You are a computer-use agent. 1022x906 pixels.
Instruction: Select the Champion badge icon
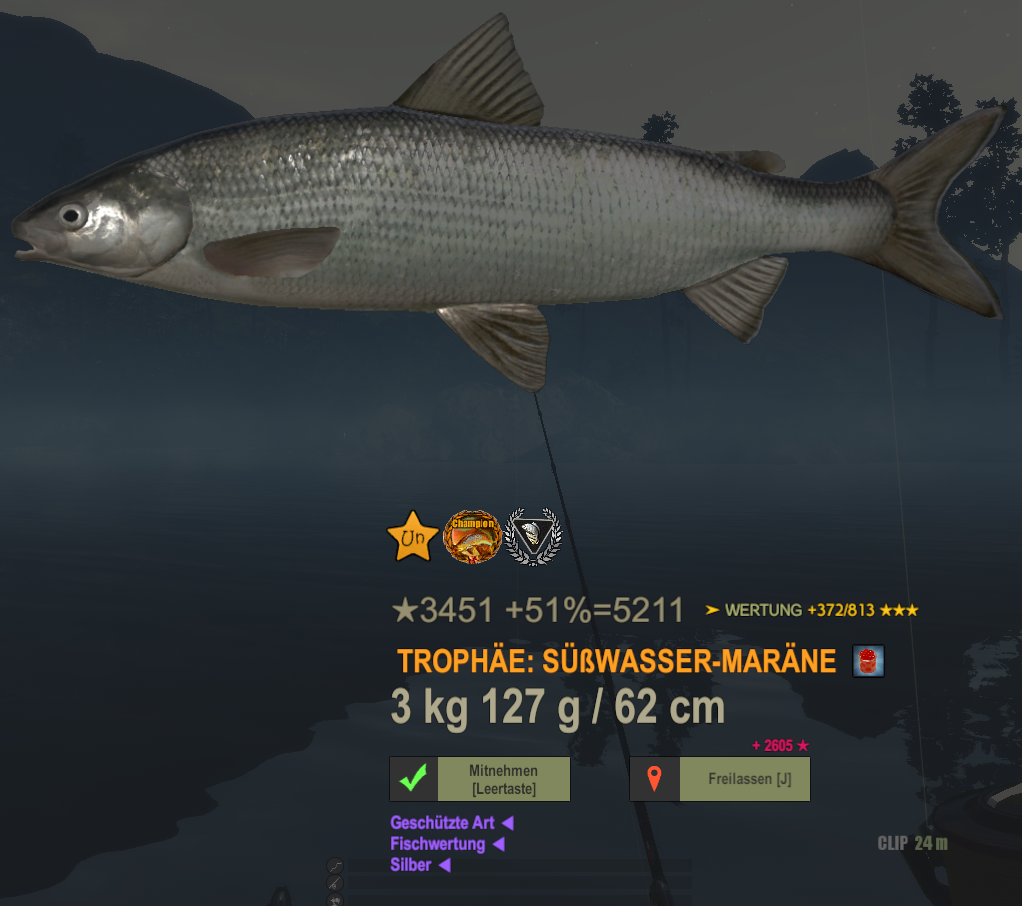472,538
